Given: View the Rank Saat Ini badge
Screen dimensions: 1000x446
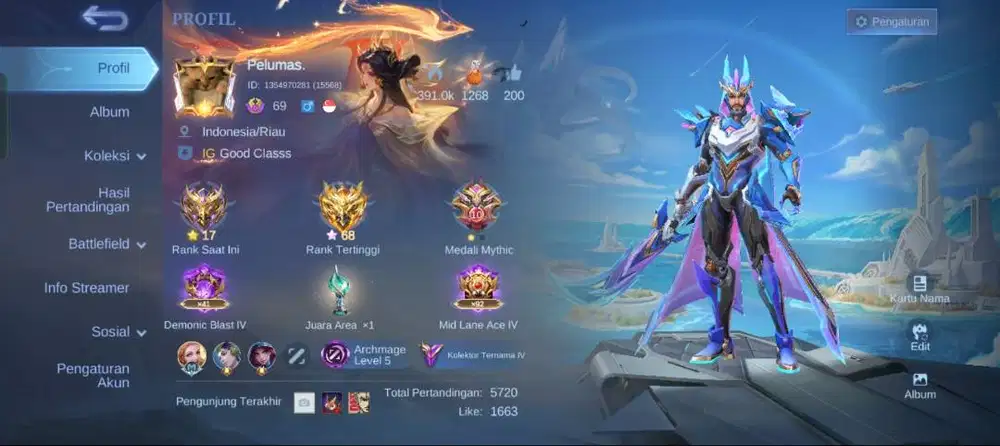Looking at the screenshot, I should tap(203, 207).
